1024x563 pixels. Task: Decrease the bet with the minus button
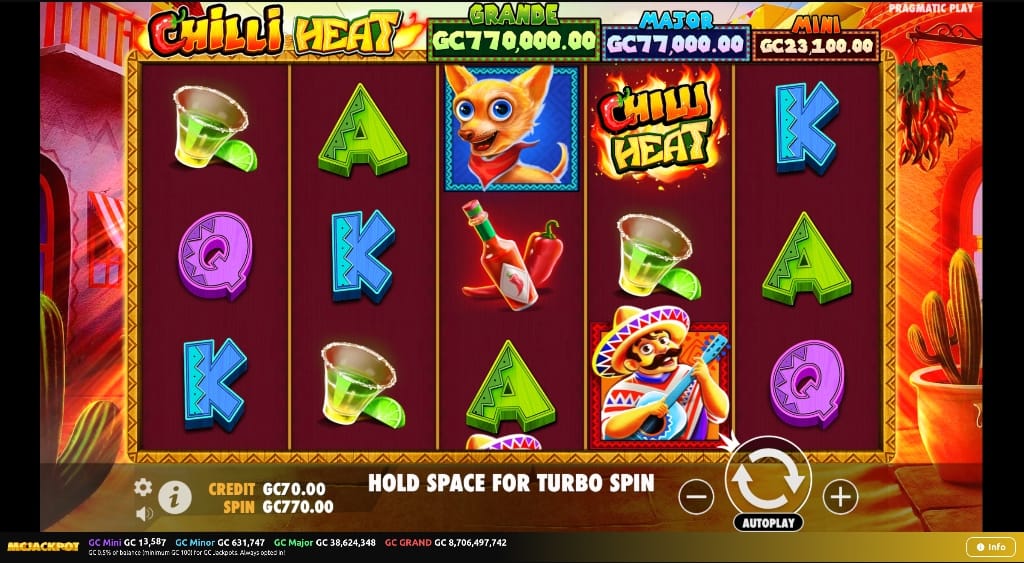click(x=696, y=495)
